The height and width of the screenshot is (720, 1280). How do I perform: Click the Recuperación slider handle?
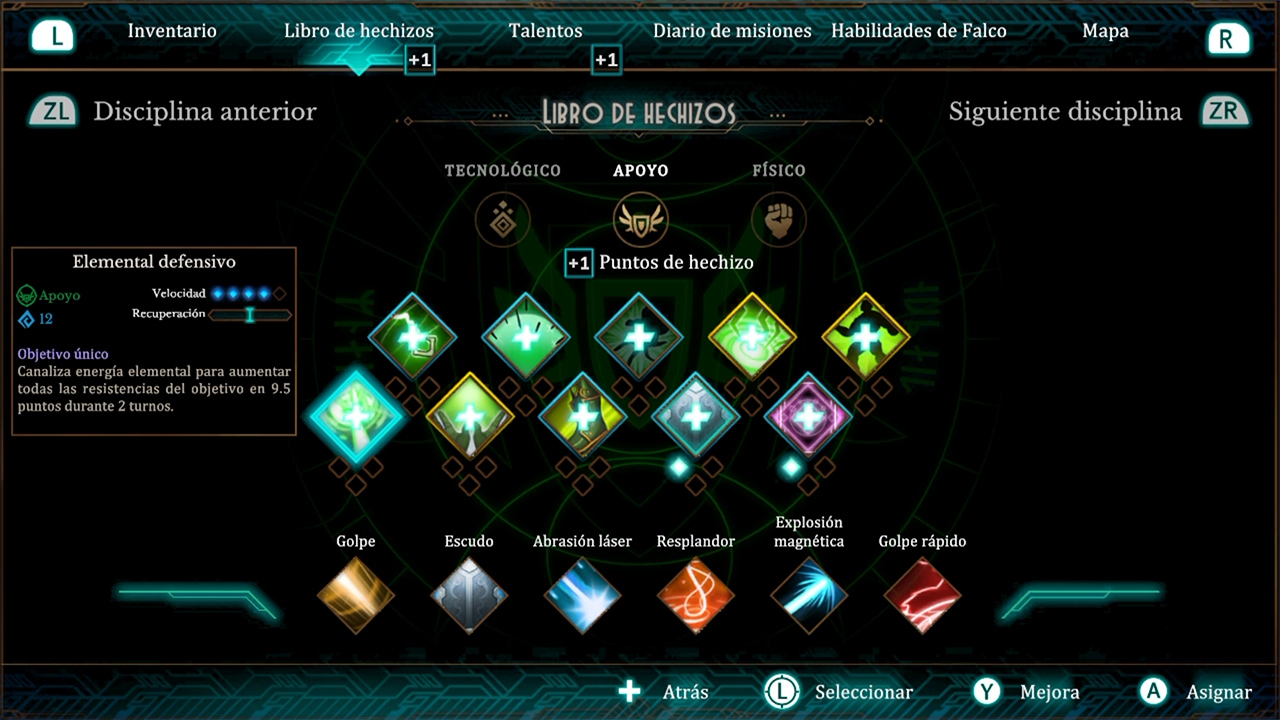pos(250,315)
